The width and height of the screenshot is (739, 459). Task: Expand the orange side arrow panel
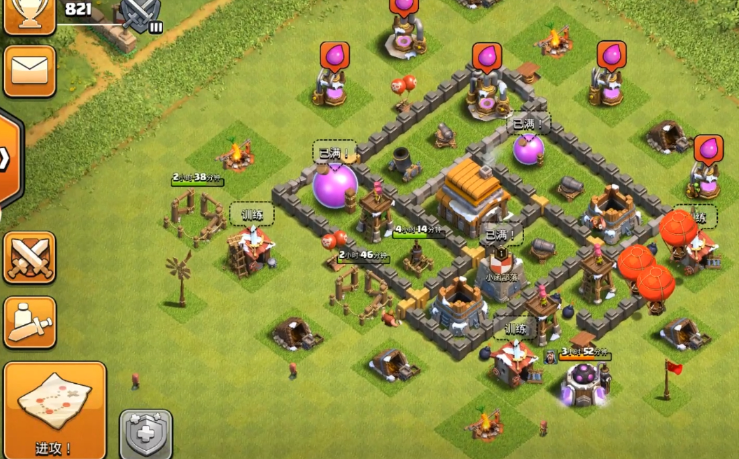point(8,157)
